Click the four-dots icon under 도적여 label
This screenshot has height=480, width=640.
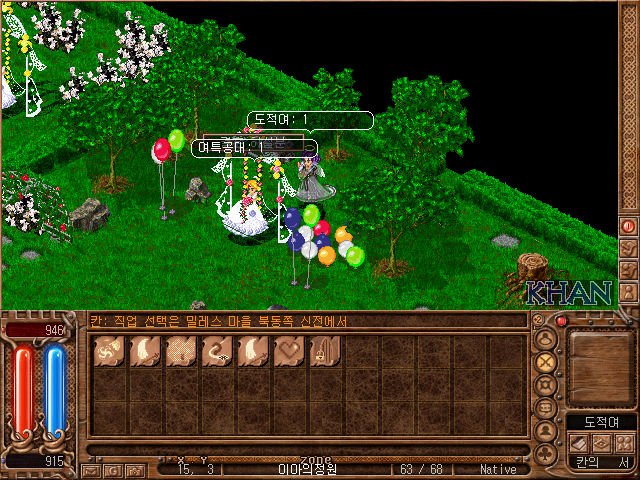click(624, 443)
